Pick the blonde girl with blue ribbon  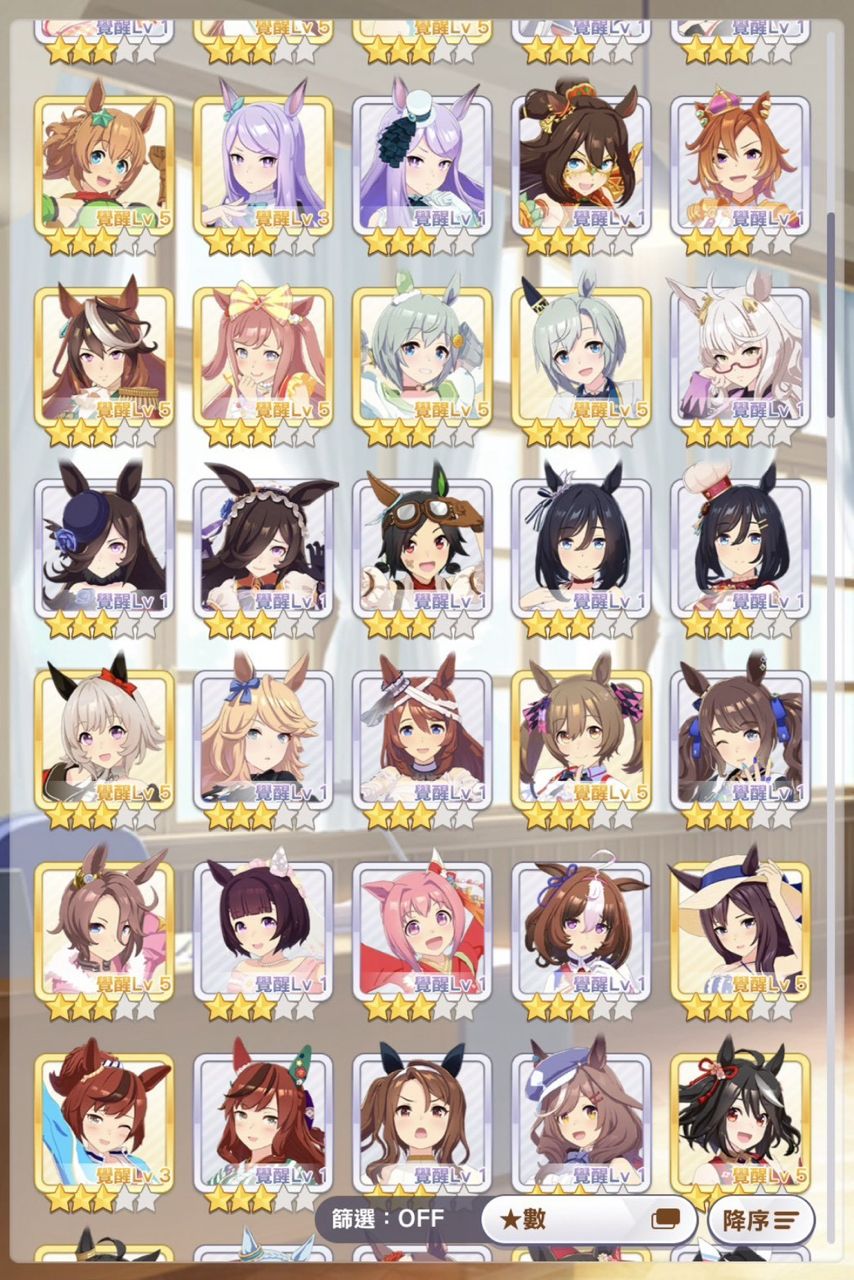click(263, 739)
